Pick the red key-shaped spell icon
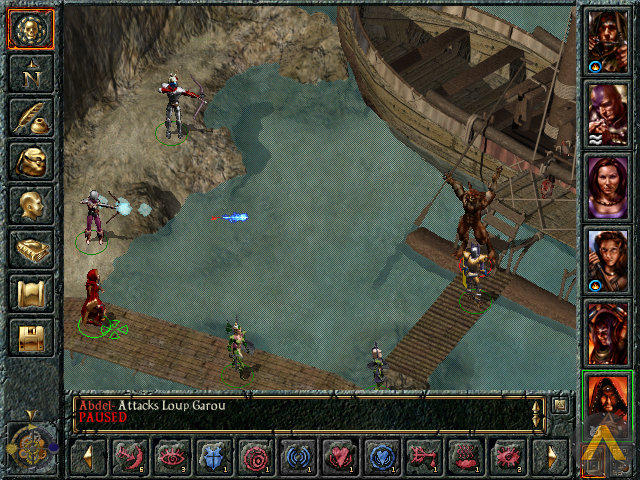Image resolution: width=640 pixels, height=480 pixels. [423, 458]
